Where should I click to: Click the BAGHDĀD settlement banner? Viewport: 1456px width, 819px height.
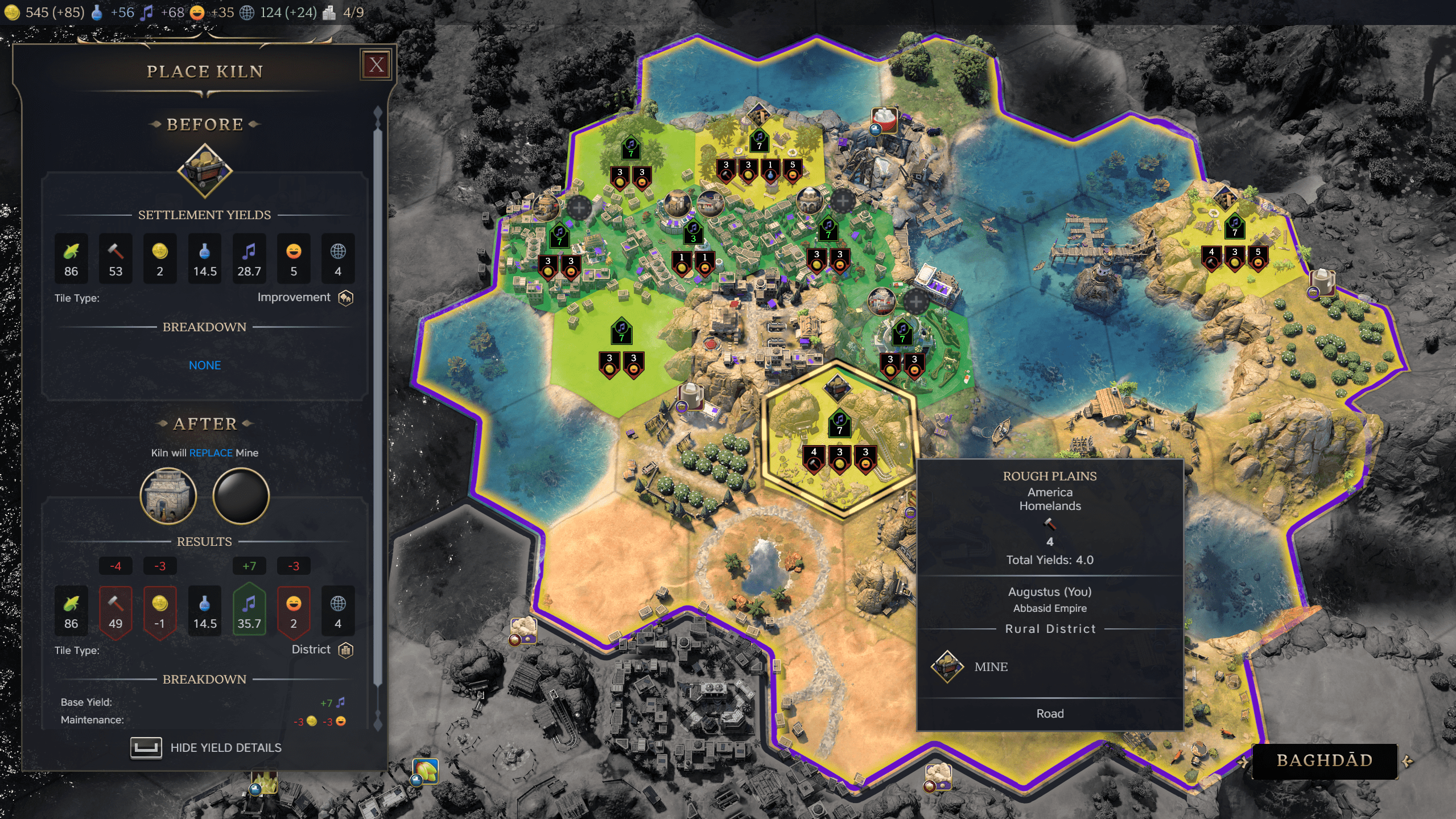point(1326,760)
